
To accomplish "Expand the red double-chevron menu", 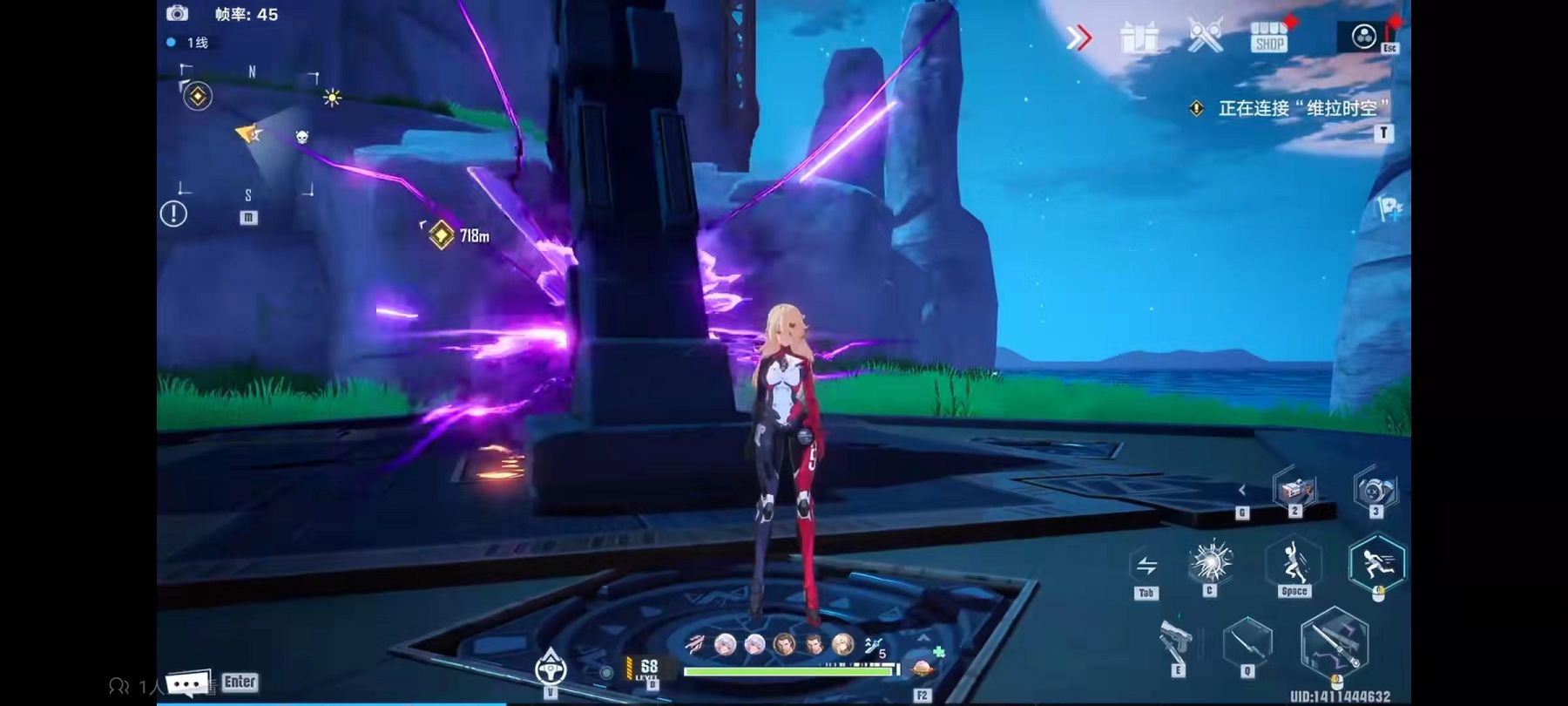I will [1079, 37].
